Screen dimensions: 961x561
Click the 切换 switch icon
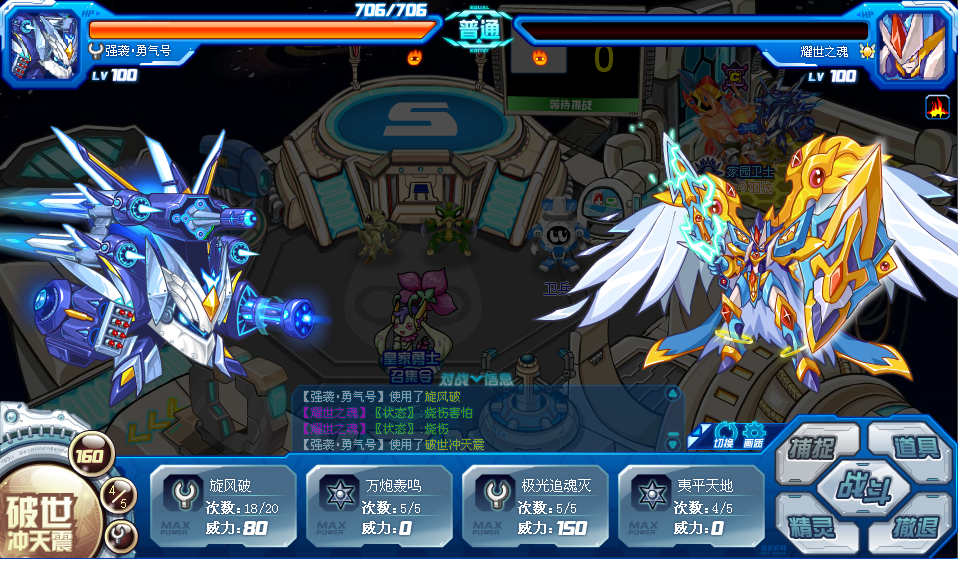pyautogui.click(x=724, y=434)
